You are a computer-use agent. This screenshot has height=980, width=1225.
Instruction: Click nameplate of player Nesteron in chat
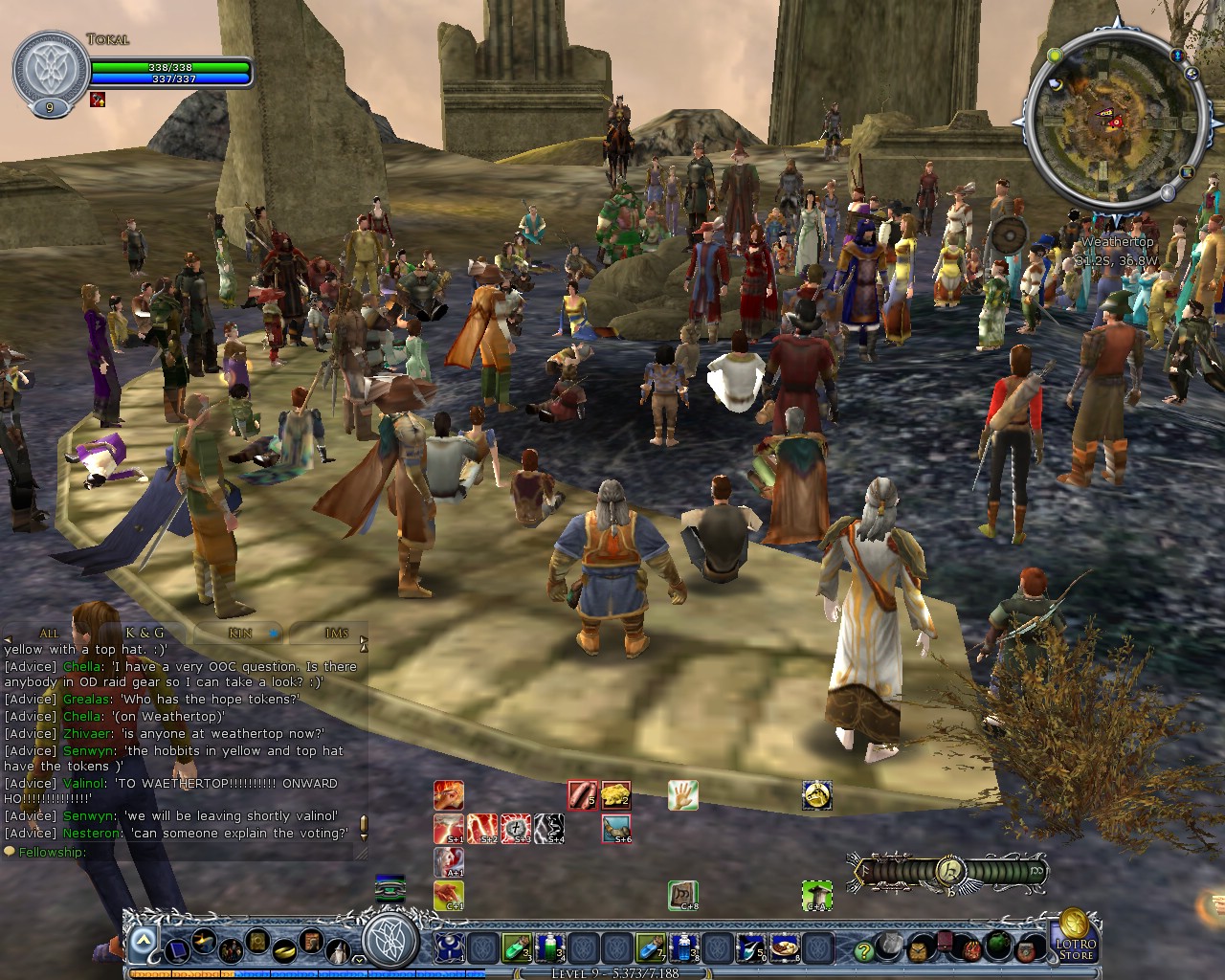[x=92, y=833]
